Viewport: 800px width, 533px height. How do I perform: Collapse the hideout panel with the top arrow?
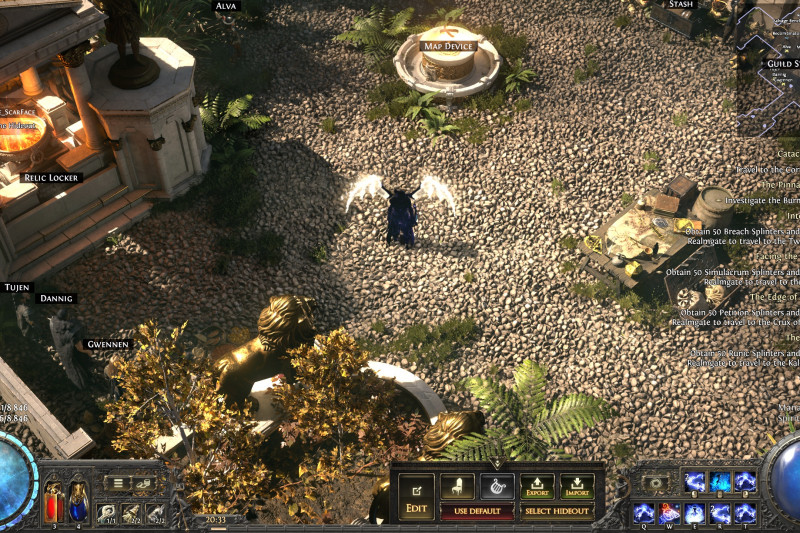tap(497, 465)
